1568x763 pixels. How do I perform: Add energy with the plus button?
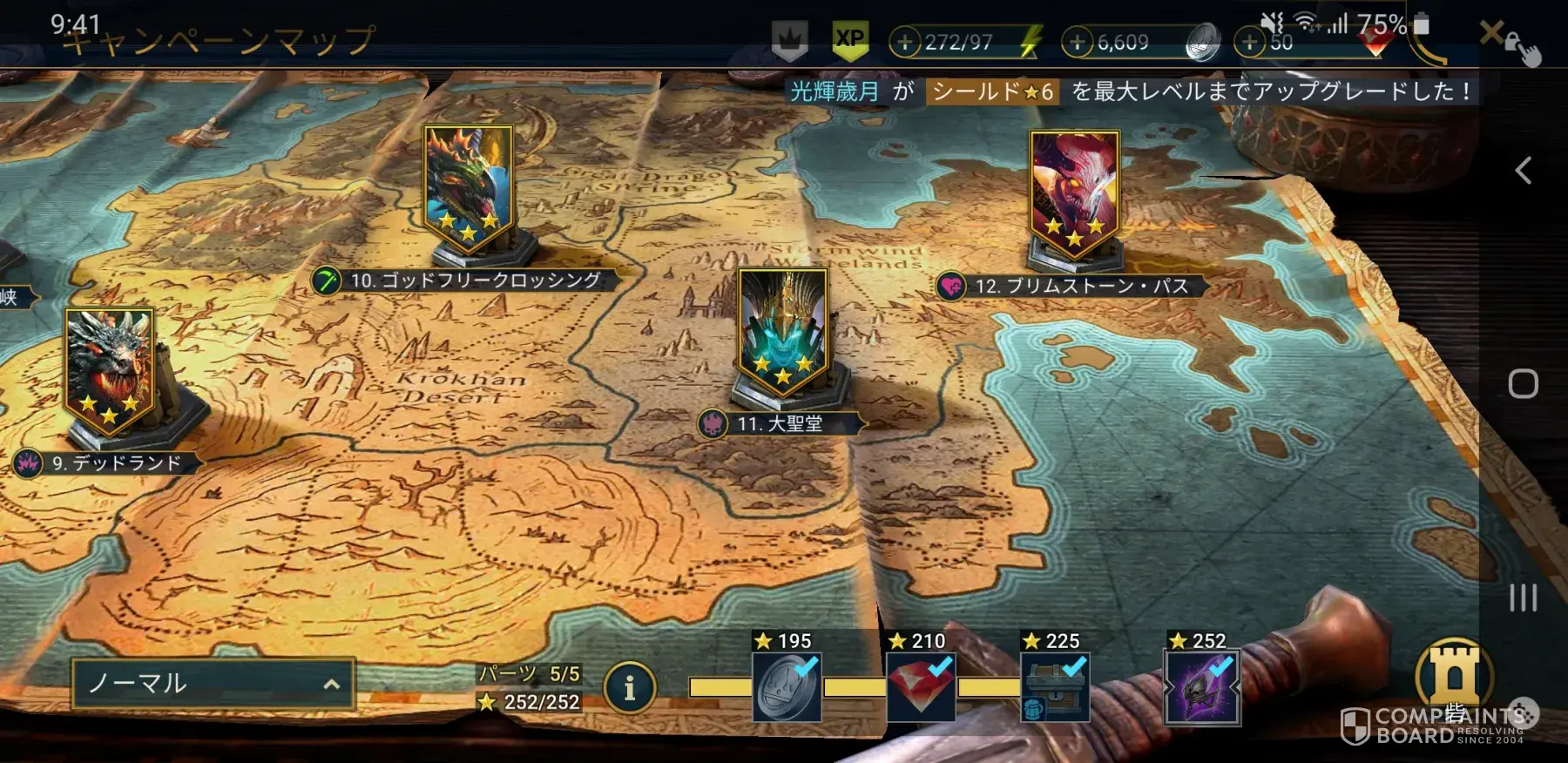click(906, 42)
